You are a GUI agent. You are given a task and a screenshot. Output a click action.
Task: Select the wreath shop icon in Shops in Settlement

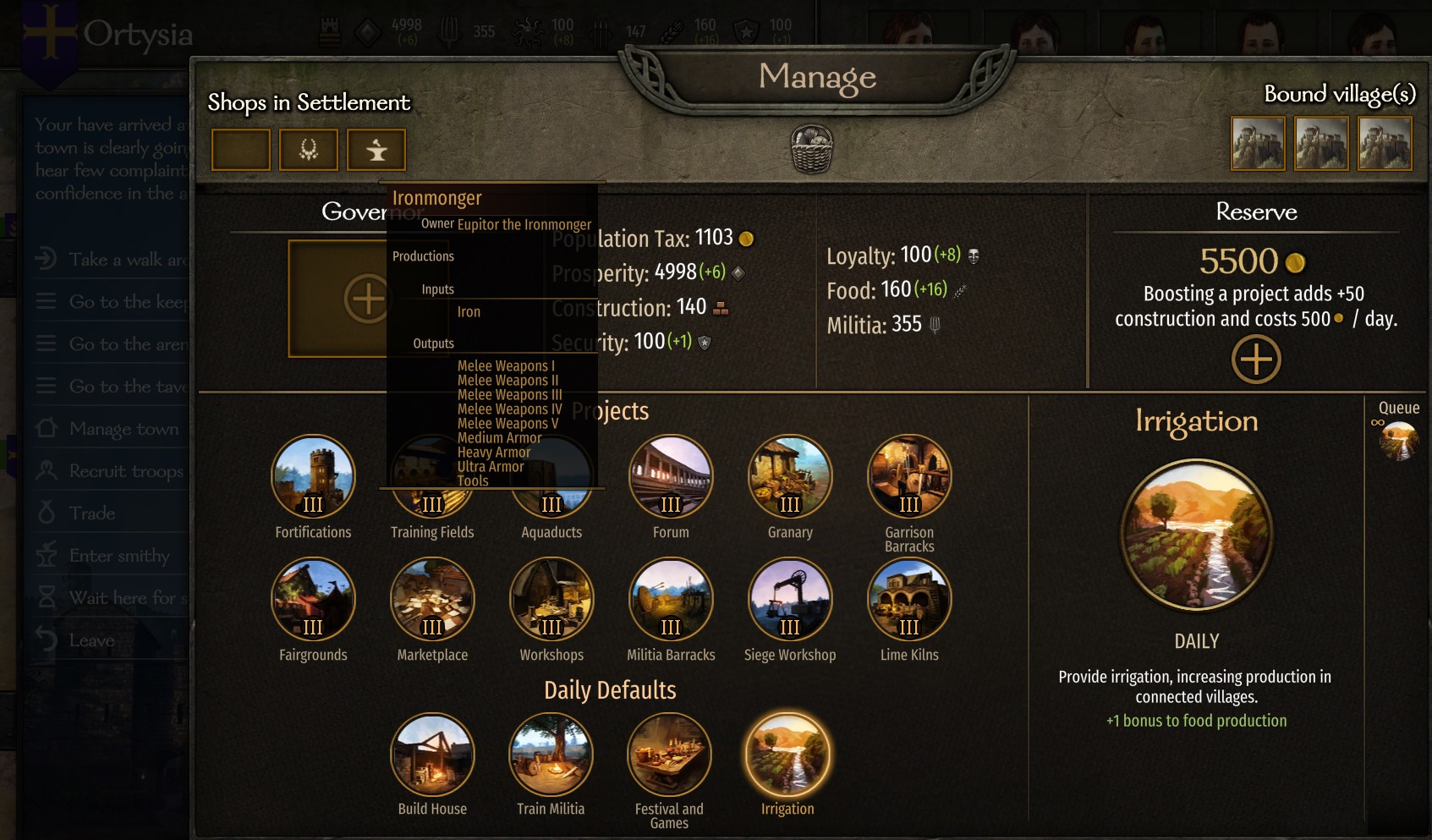click(309, 149)
